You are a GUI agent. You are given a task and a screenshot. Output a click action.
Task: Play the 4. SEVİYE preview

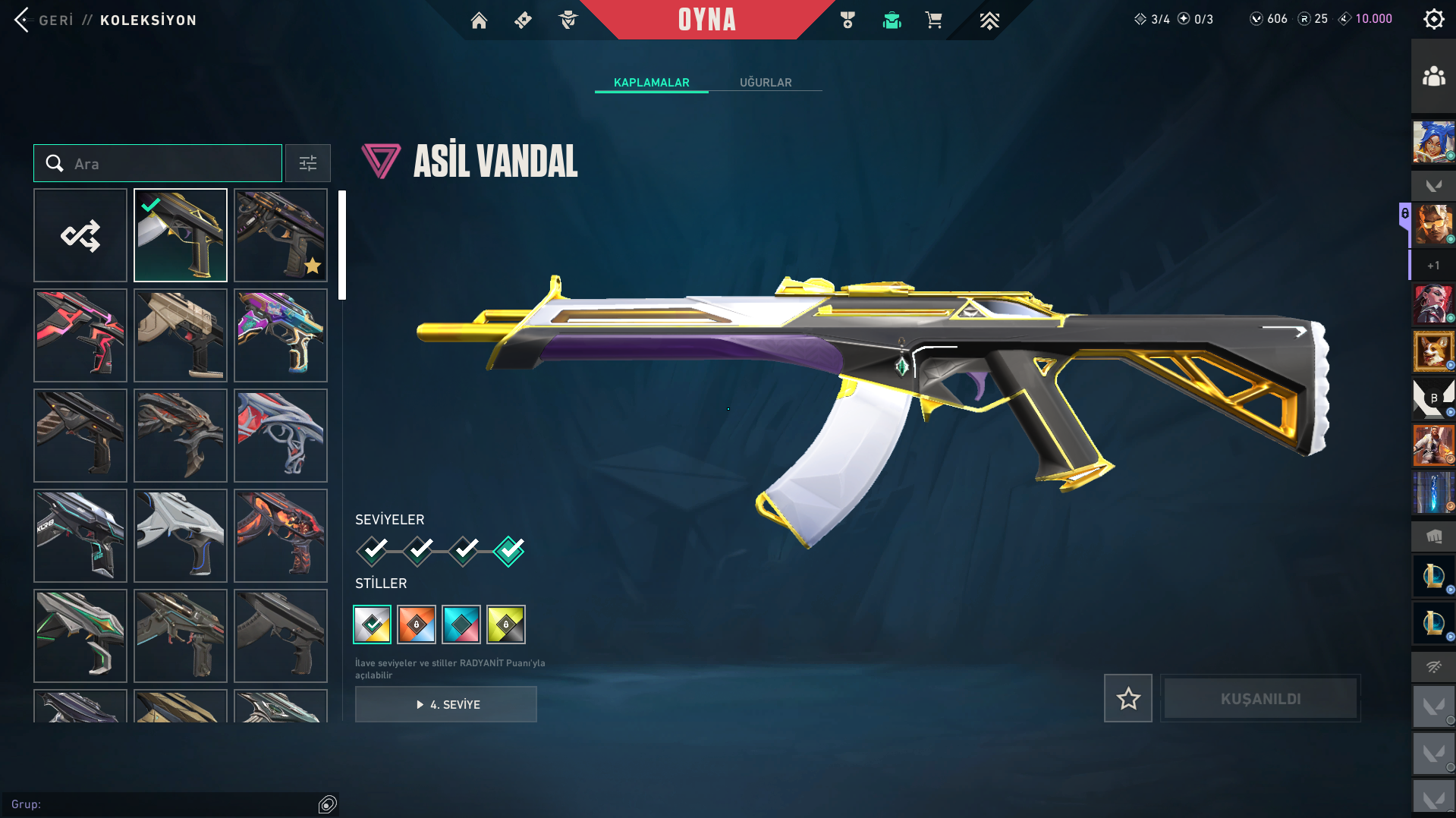point(446,704)
